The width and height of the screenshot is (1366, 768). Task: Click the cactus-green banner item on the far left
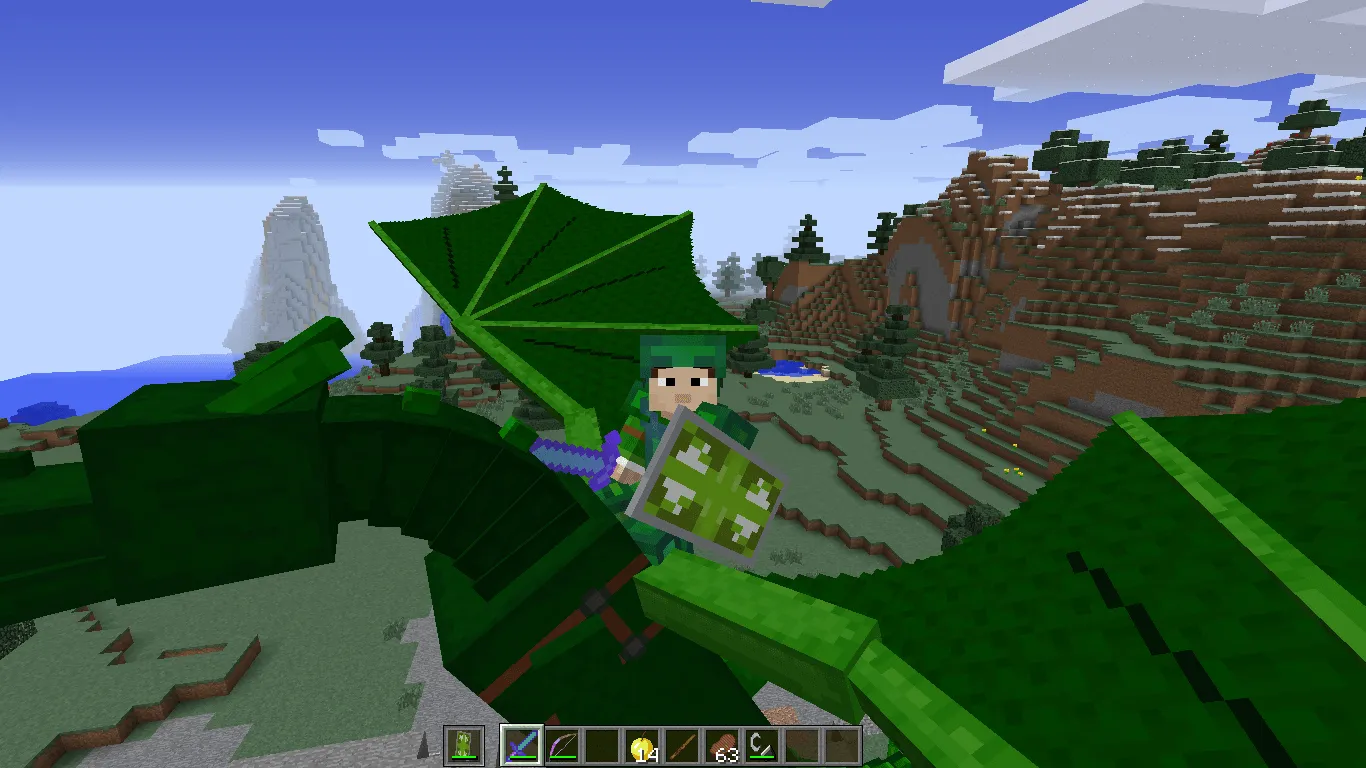(x=462, y=742)
